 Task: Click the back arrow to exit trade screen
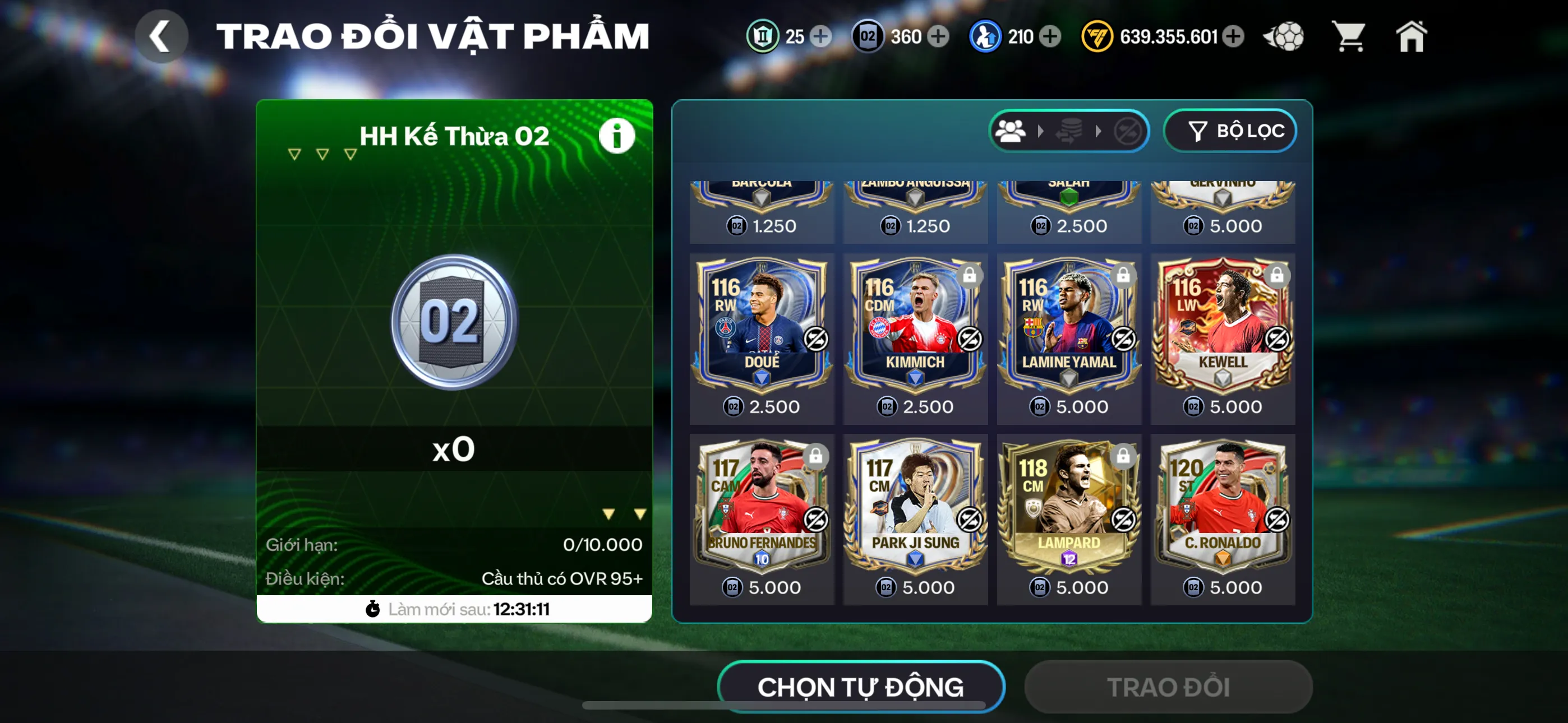[x=161, y=35]
